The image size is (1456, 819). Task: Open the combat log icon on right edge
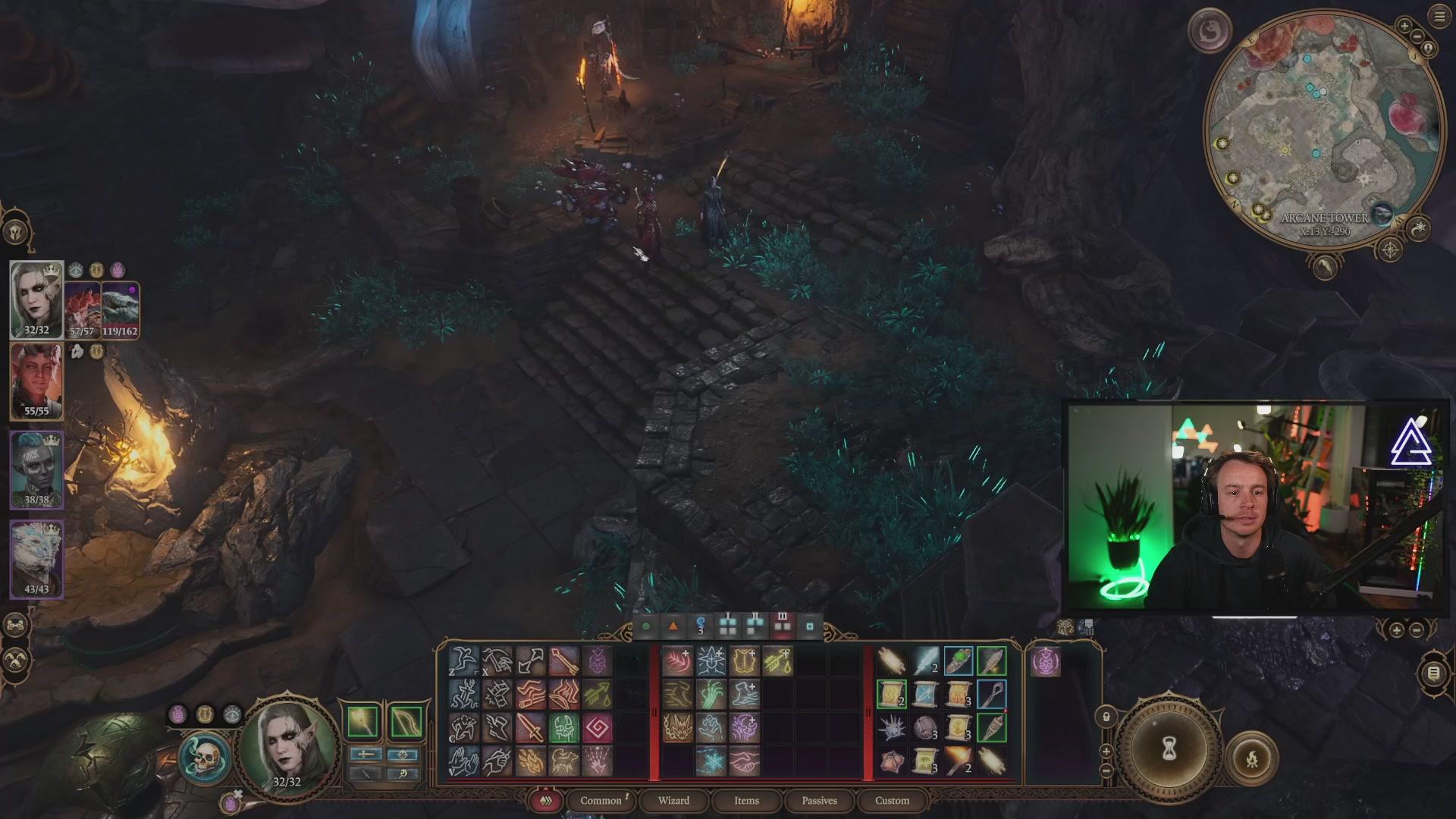pos(1433,673)
